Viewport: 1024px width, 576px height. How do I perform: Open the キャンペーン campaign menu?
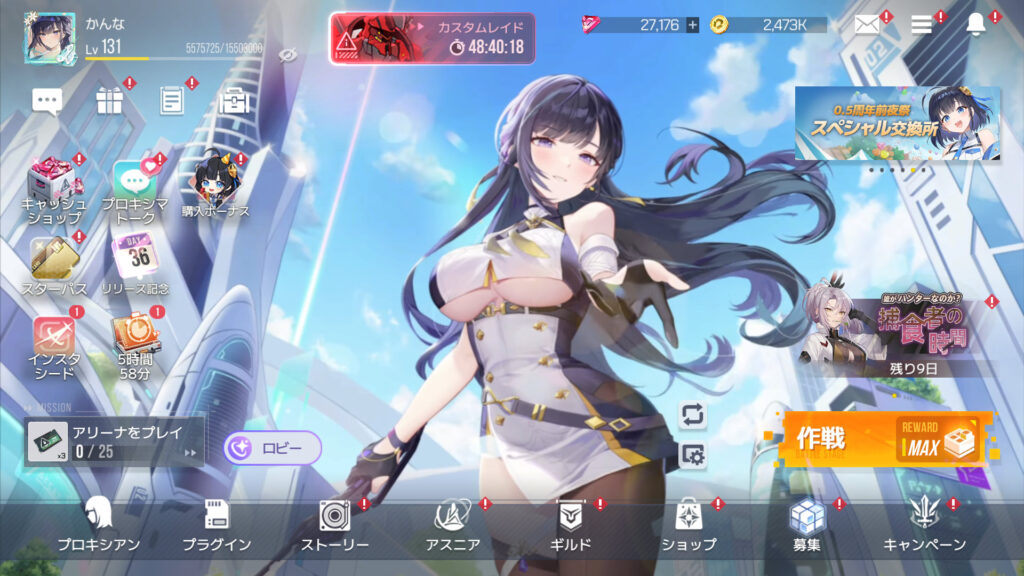(x=924, y=524)
